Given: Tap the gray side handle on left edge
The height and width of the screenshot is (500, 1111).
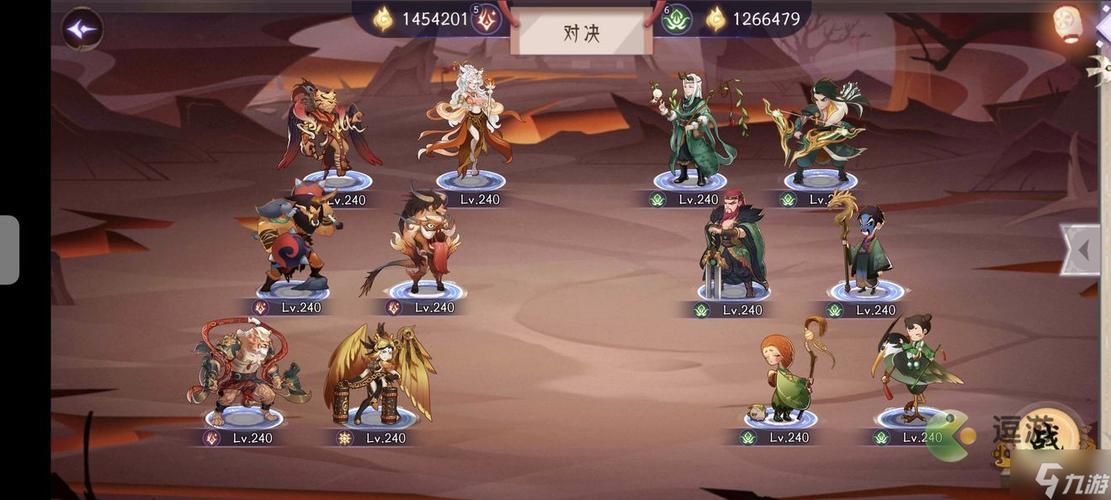Looking at the screenshot, I should click(x=9, y=250).
